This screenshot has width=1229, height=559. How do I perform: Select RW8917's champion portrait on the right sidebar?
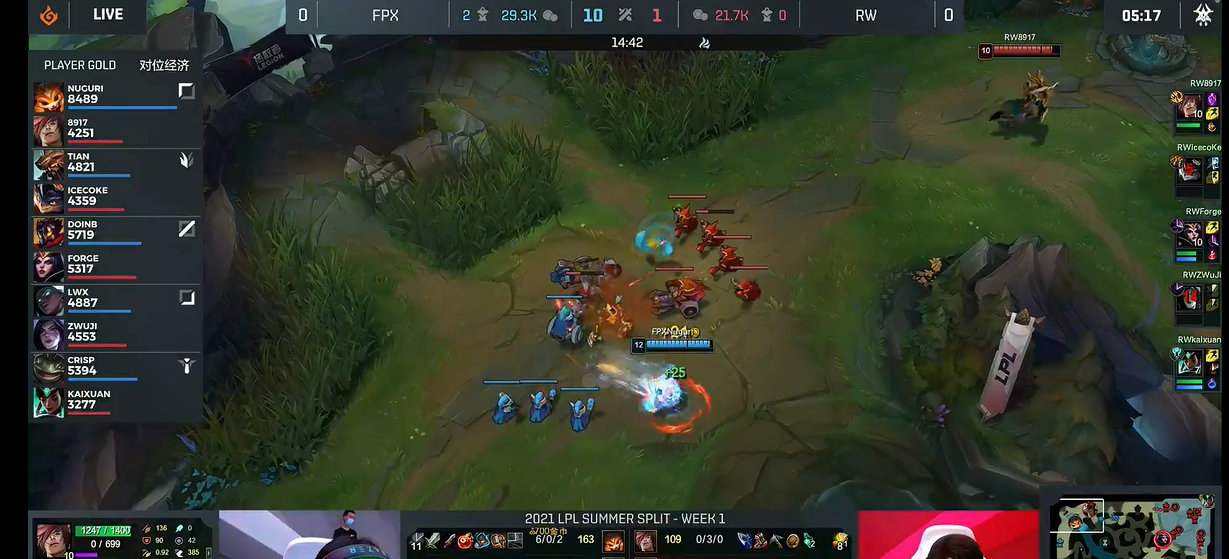pos(1188,107)
